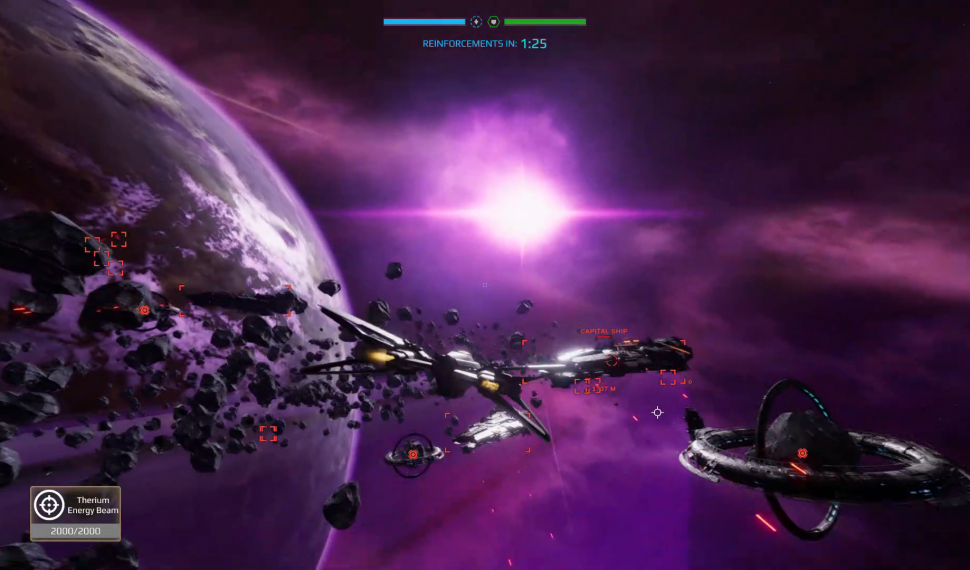
Task: Target the Capital Ship red label
Action: tap(604, 331)
